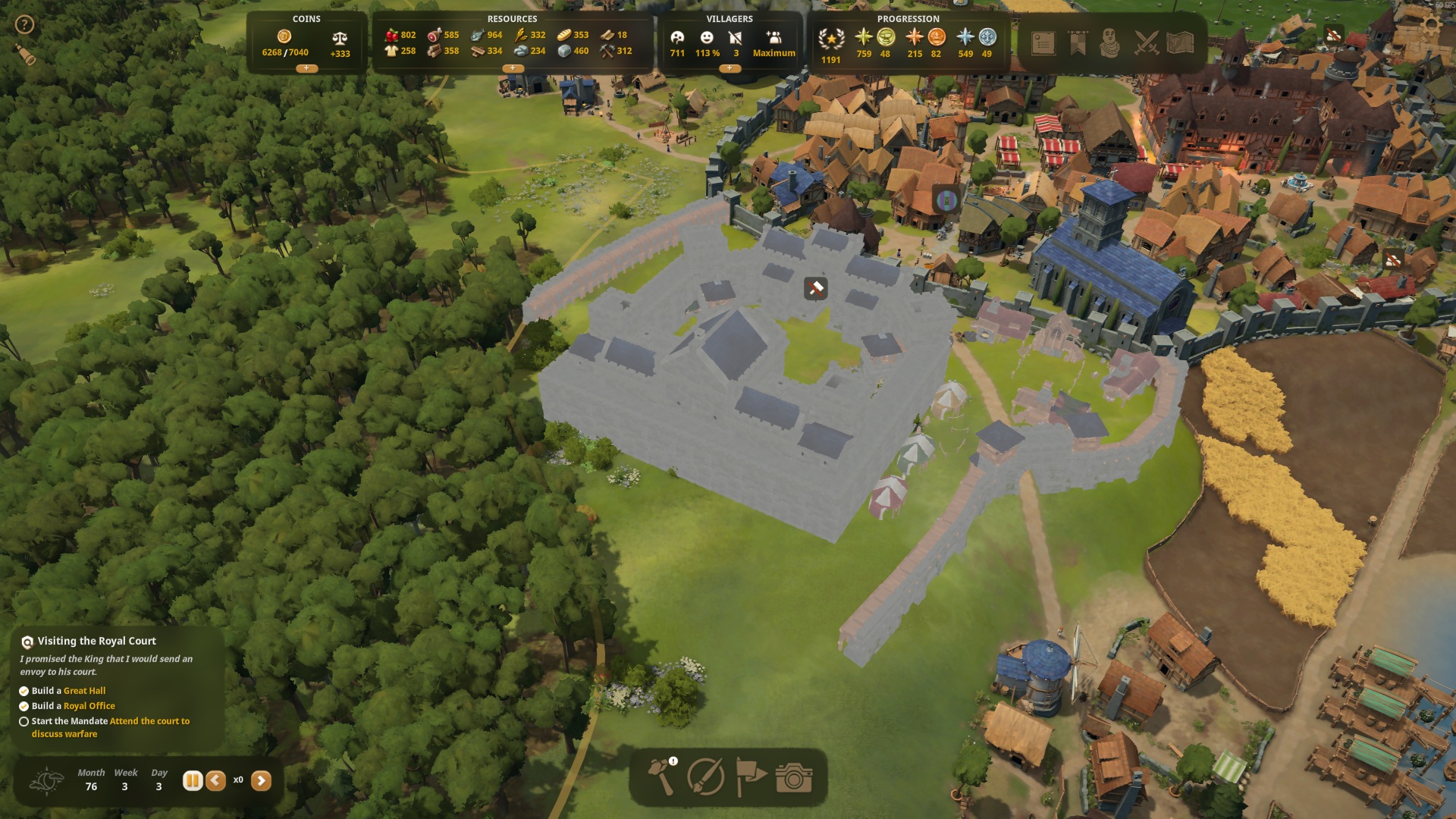Open the hammer build menu
Screen dimensions: 1456x819
tap(661, 777)
